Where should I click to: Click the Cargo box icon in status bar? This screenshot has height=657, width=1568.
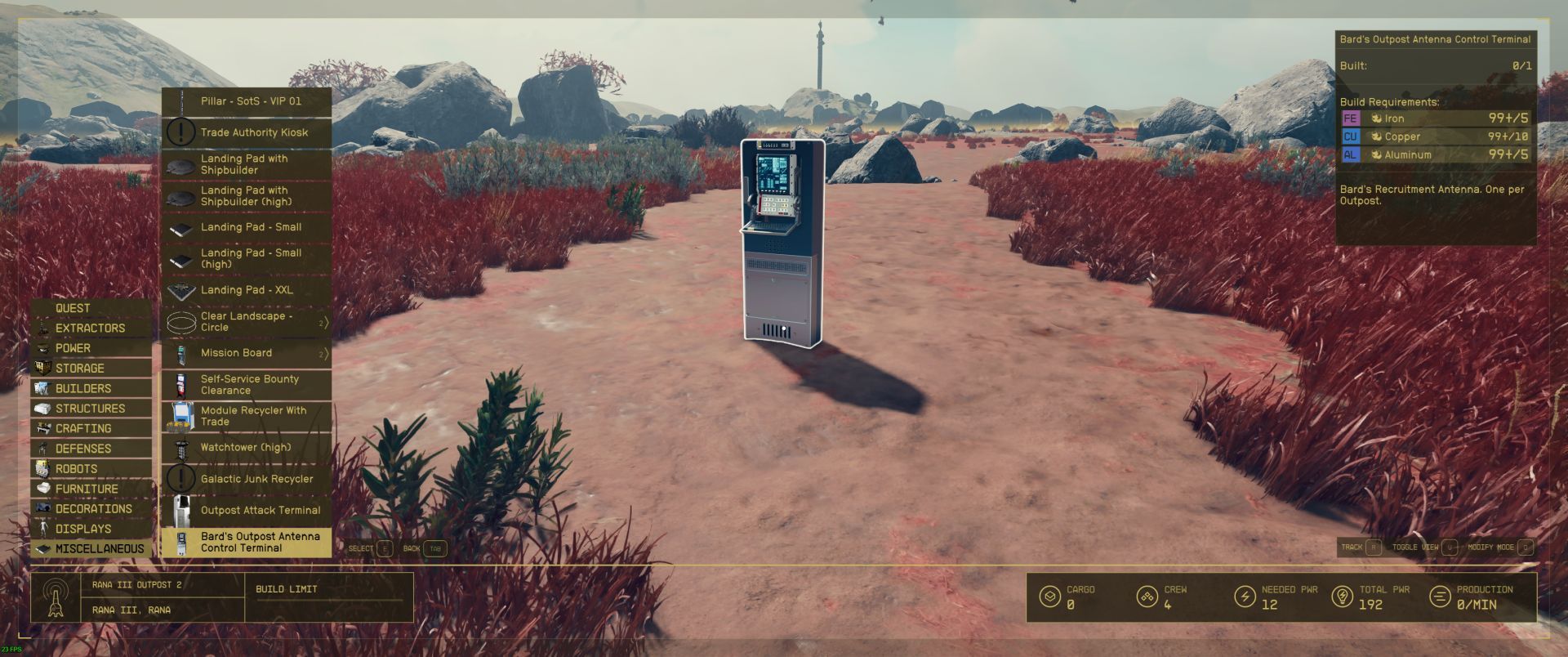tap(1049, 597)
